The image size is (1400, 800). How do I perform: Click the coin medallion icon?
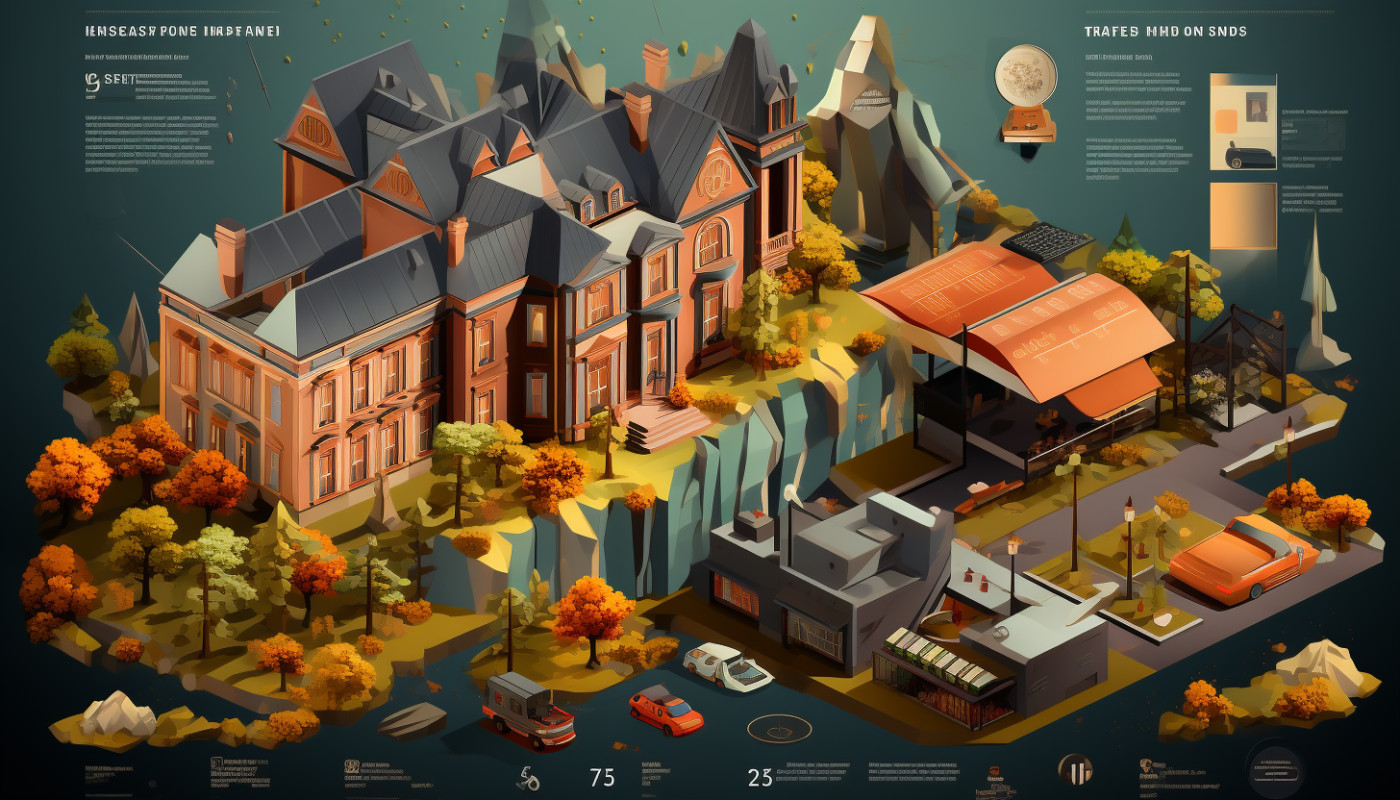pyautogui.click(x=1026, y=77)
